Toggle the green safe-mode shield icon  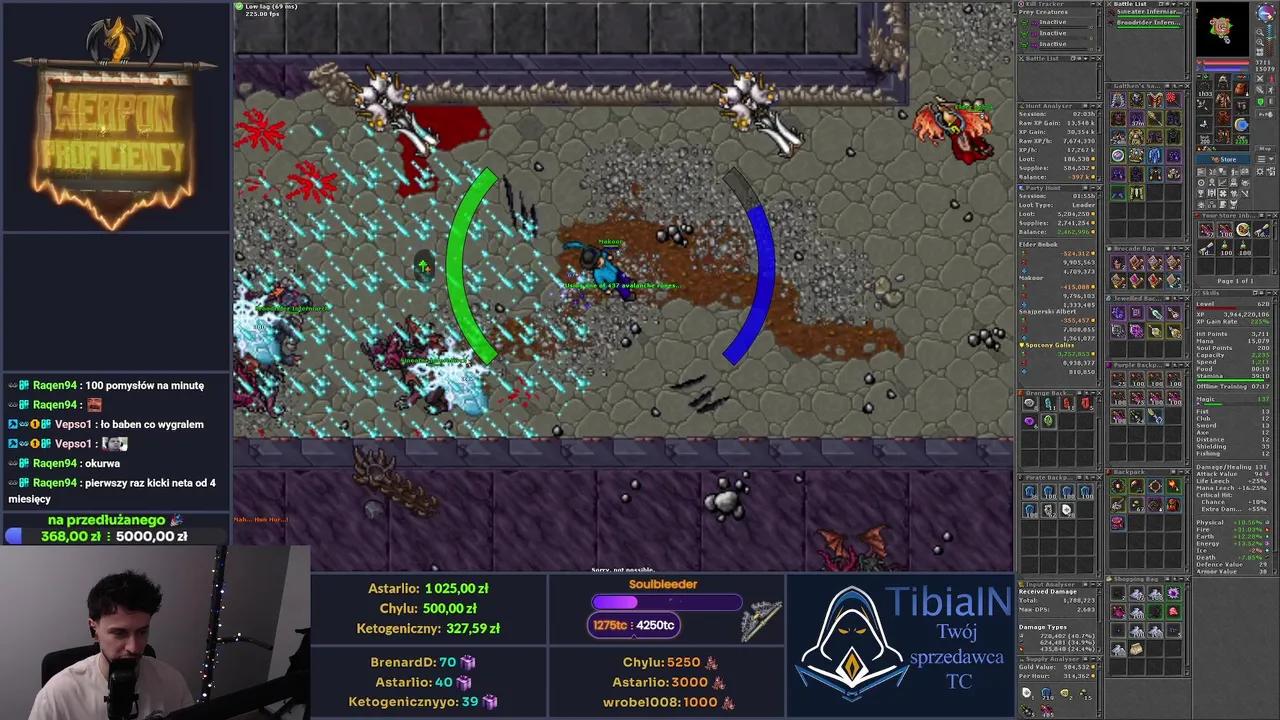tap(1260, 101)
